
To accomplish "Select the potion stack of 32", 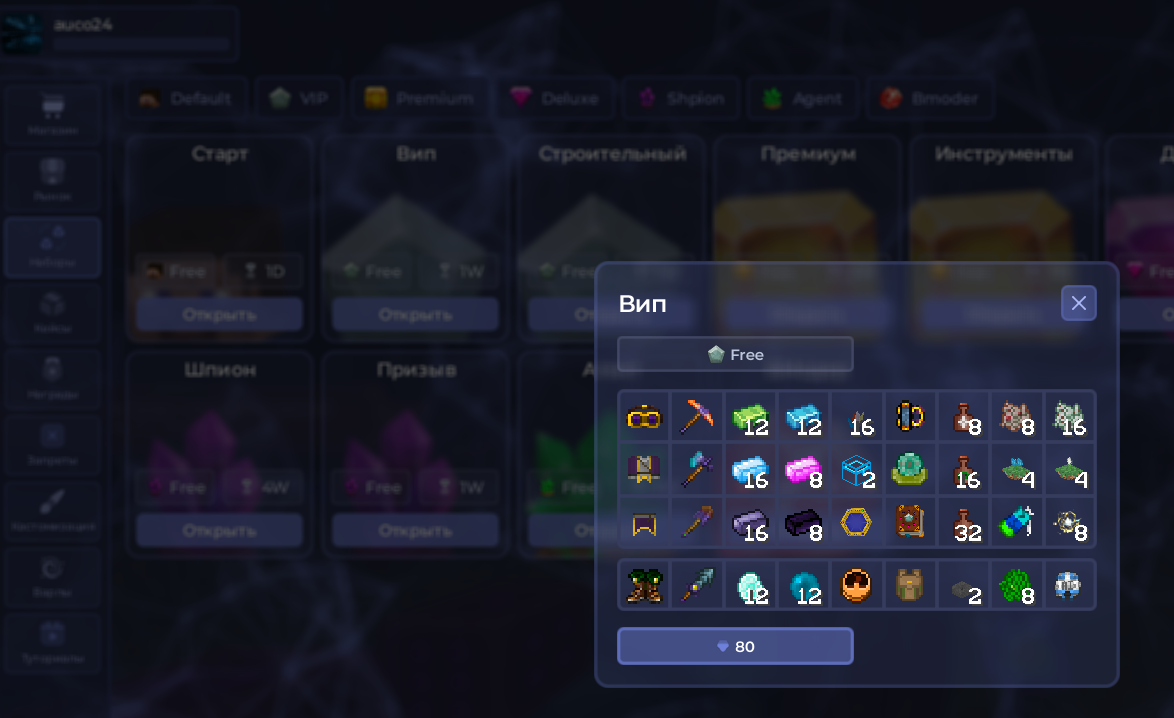I will (962, 523).
